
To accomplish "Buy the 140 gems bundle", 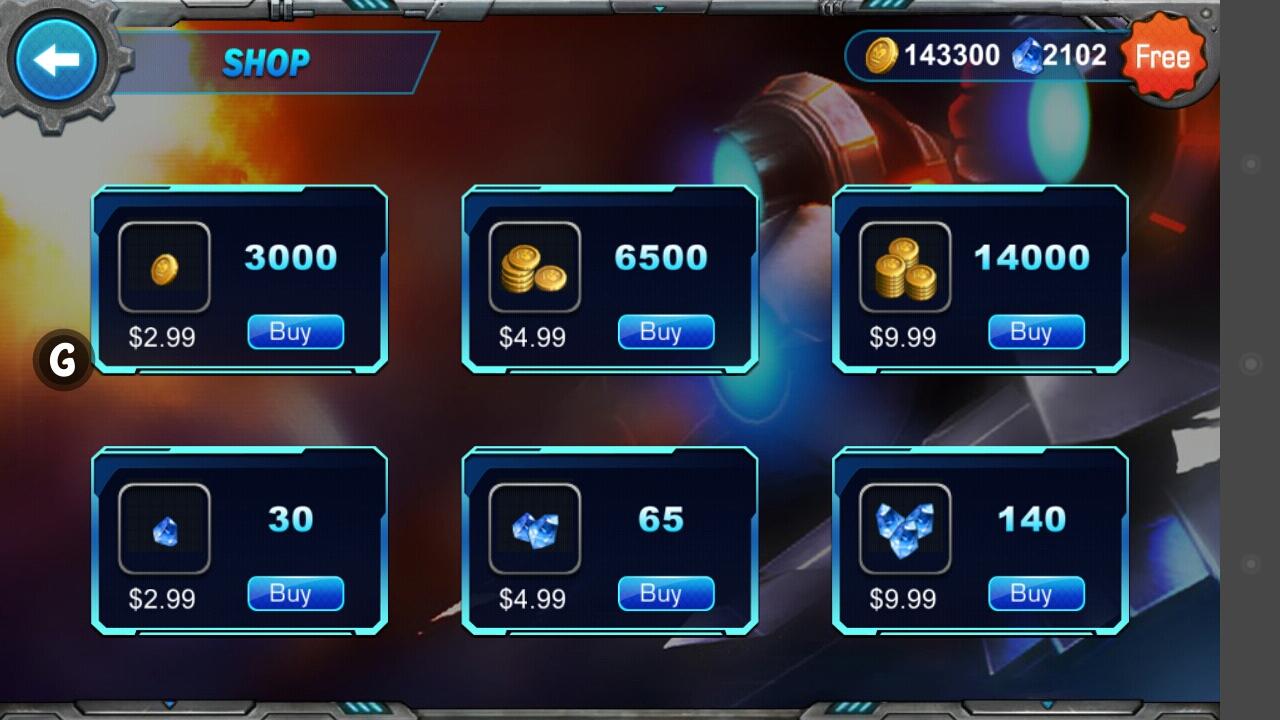I will pos(1035,593).
